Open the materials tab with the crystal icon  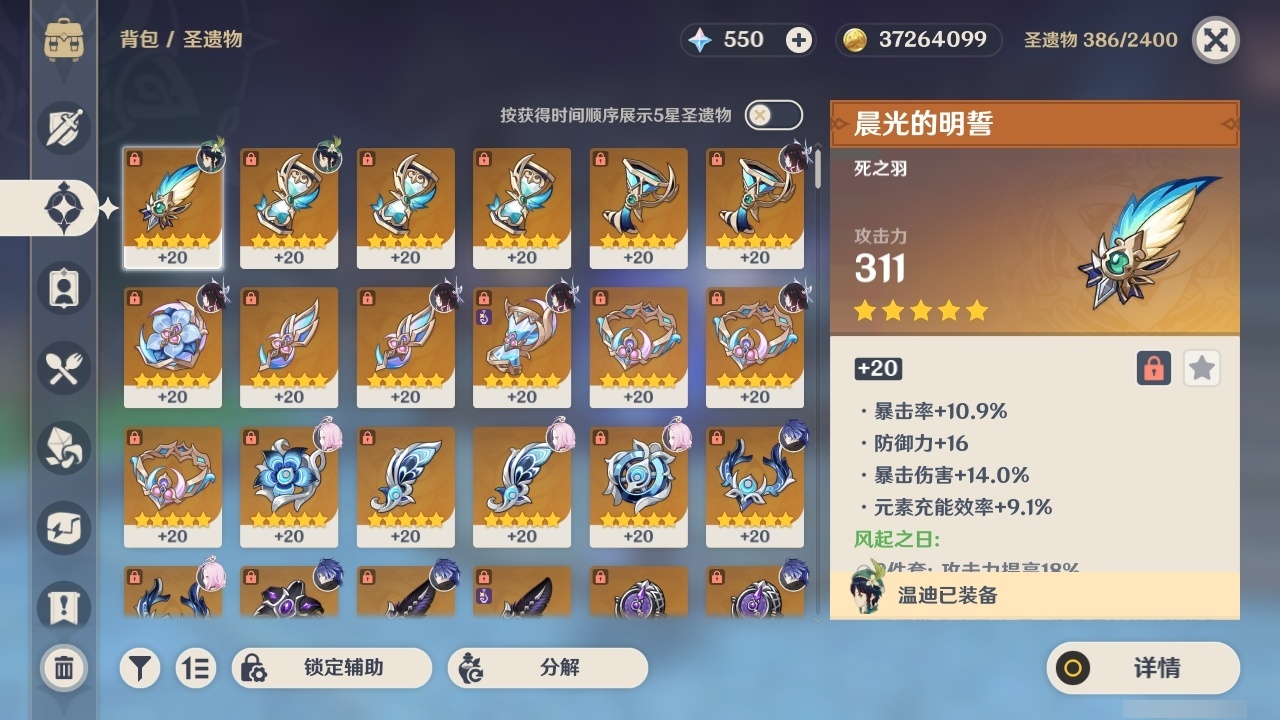pyautogui.click(x=62, y=448)
